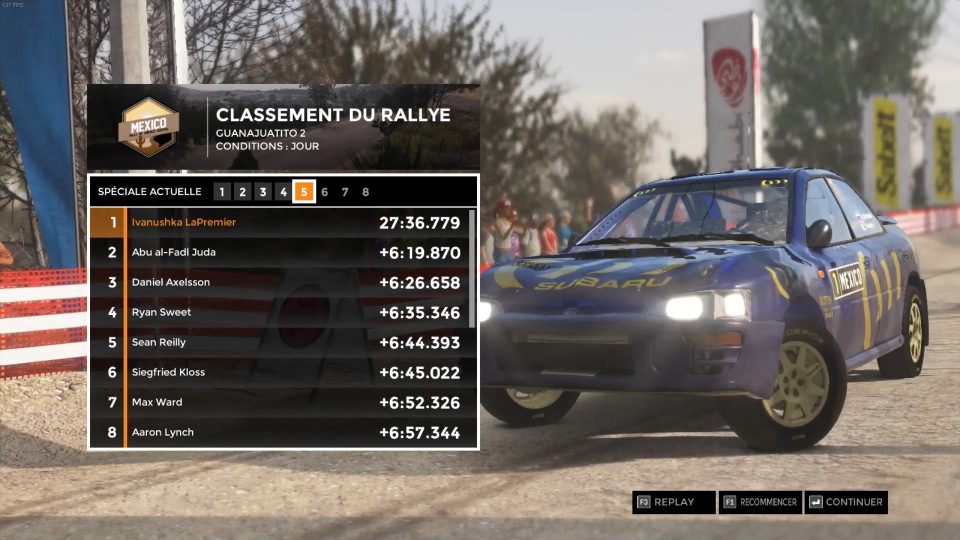Screen dimensions: 960x540
Task: Pick Siegfried Kloss in the standings
Action: tap(278, 372)
